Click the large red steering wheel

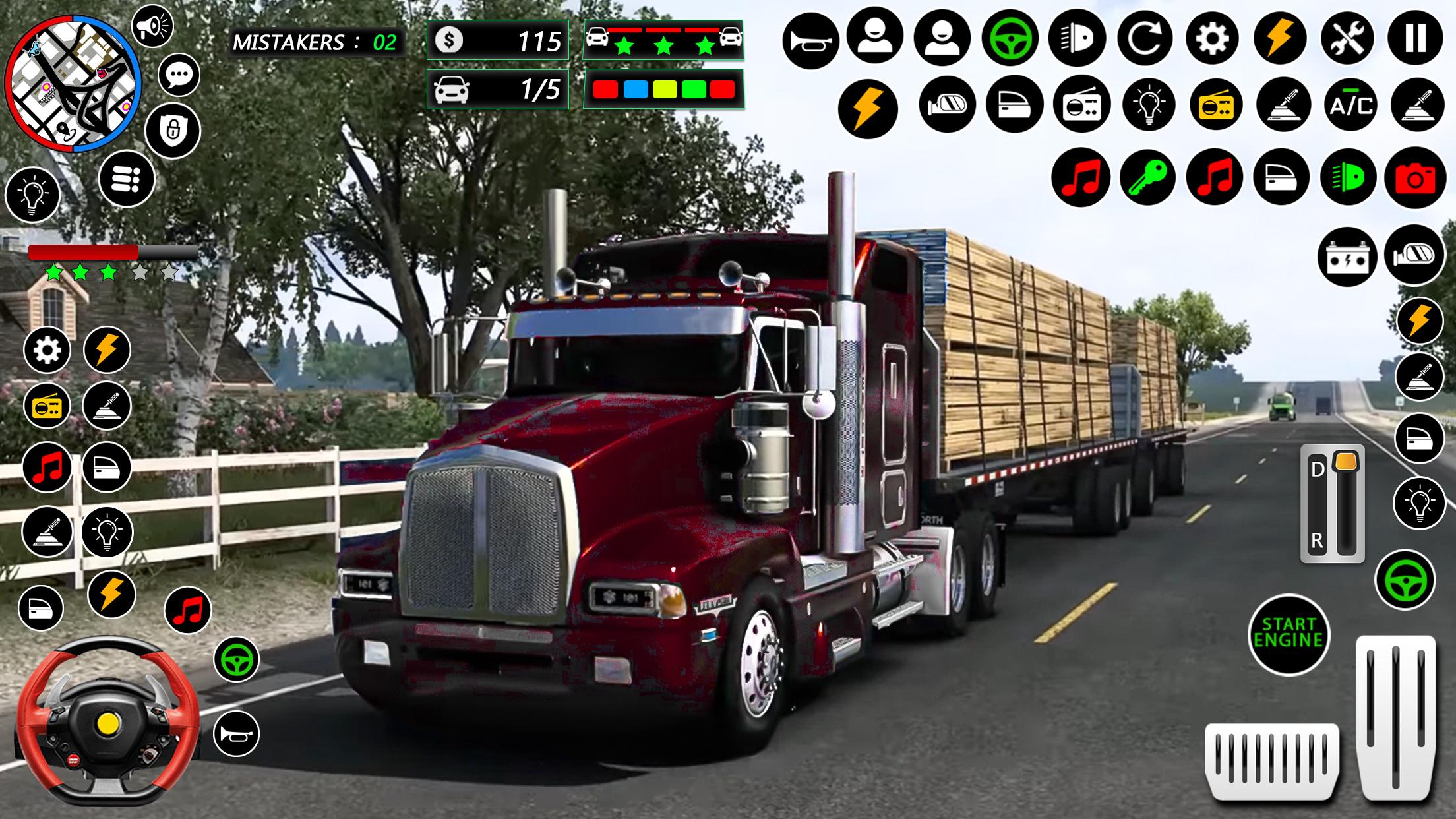coord(107,721)
